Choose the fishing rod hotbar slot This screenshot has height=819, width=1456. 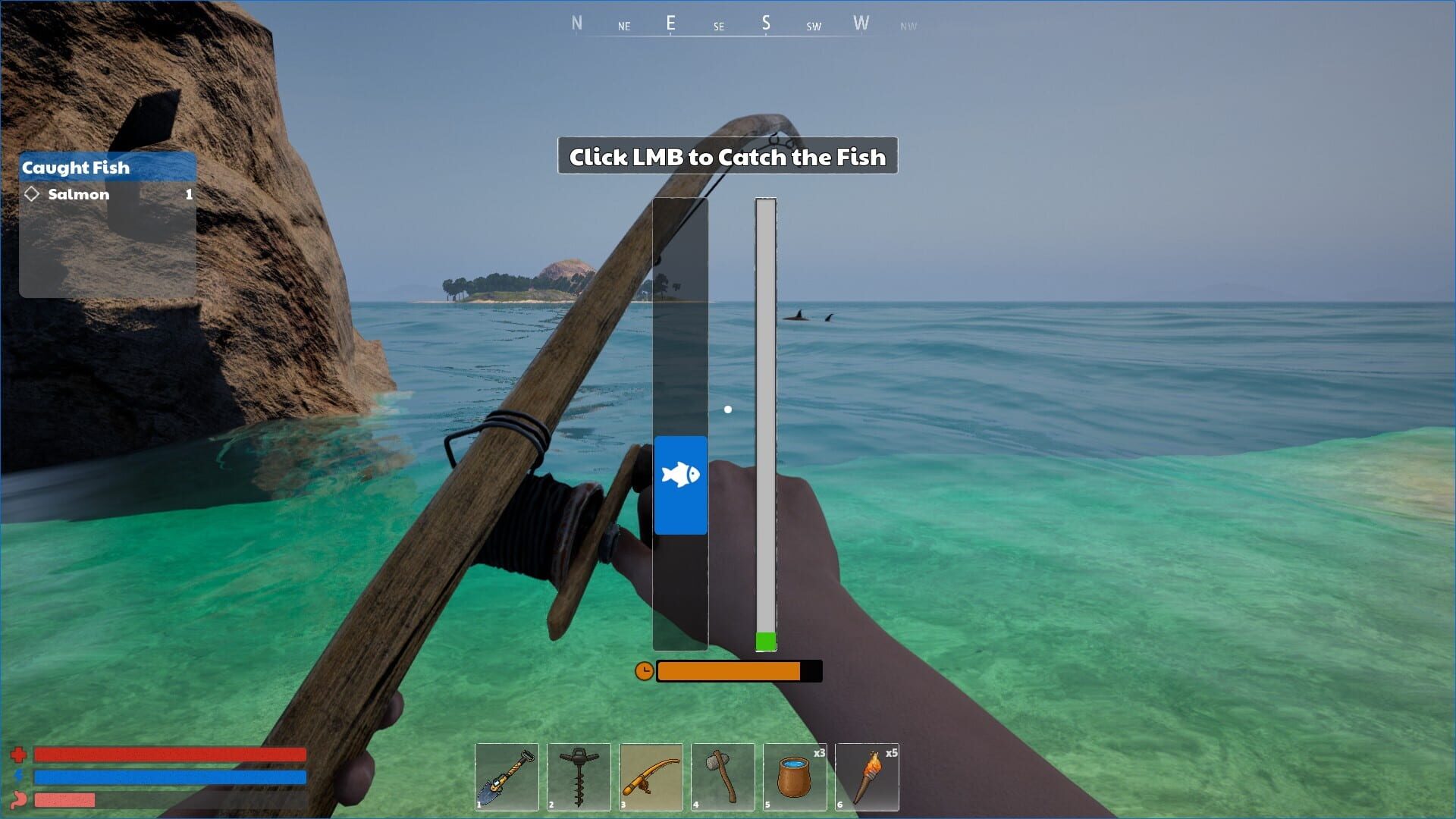coord(651,777)
